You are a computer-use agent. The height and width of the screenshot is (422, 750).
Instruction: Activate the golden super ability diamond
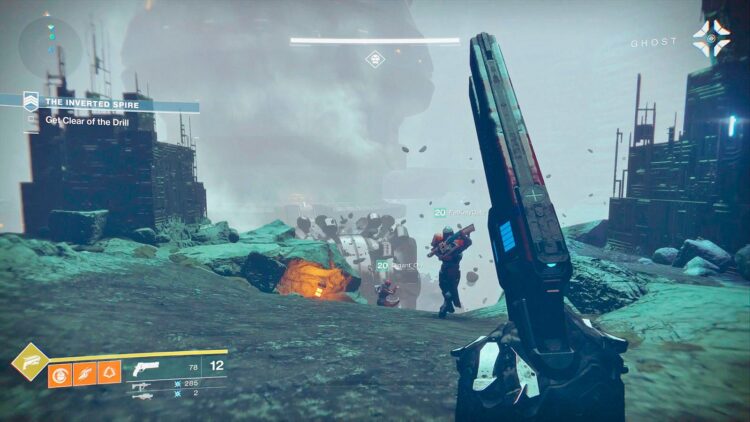[x=30, y=361]
